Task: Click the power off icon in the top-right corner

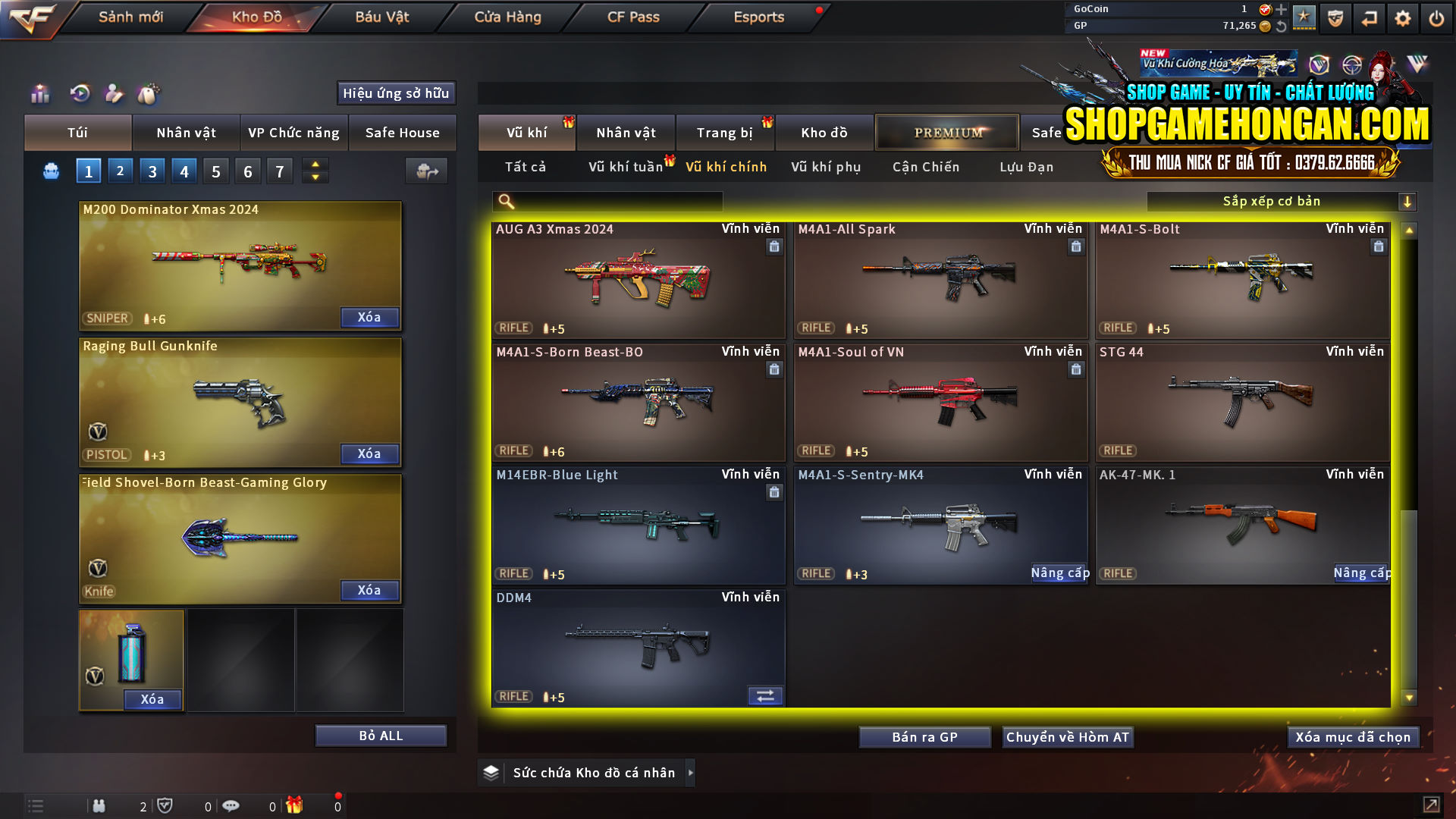Action: [x=1436, y=17]
